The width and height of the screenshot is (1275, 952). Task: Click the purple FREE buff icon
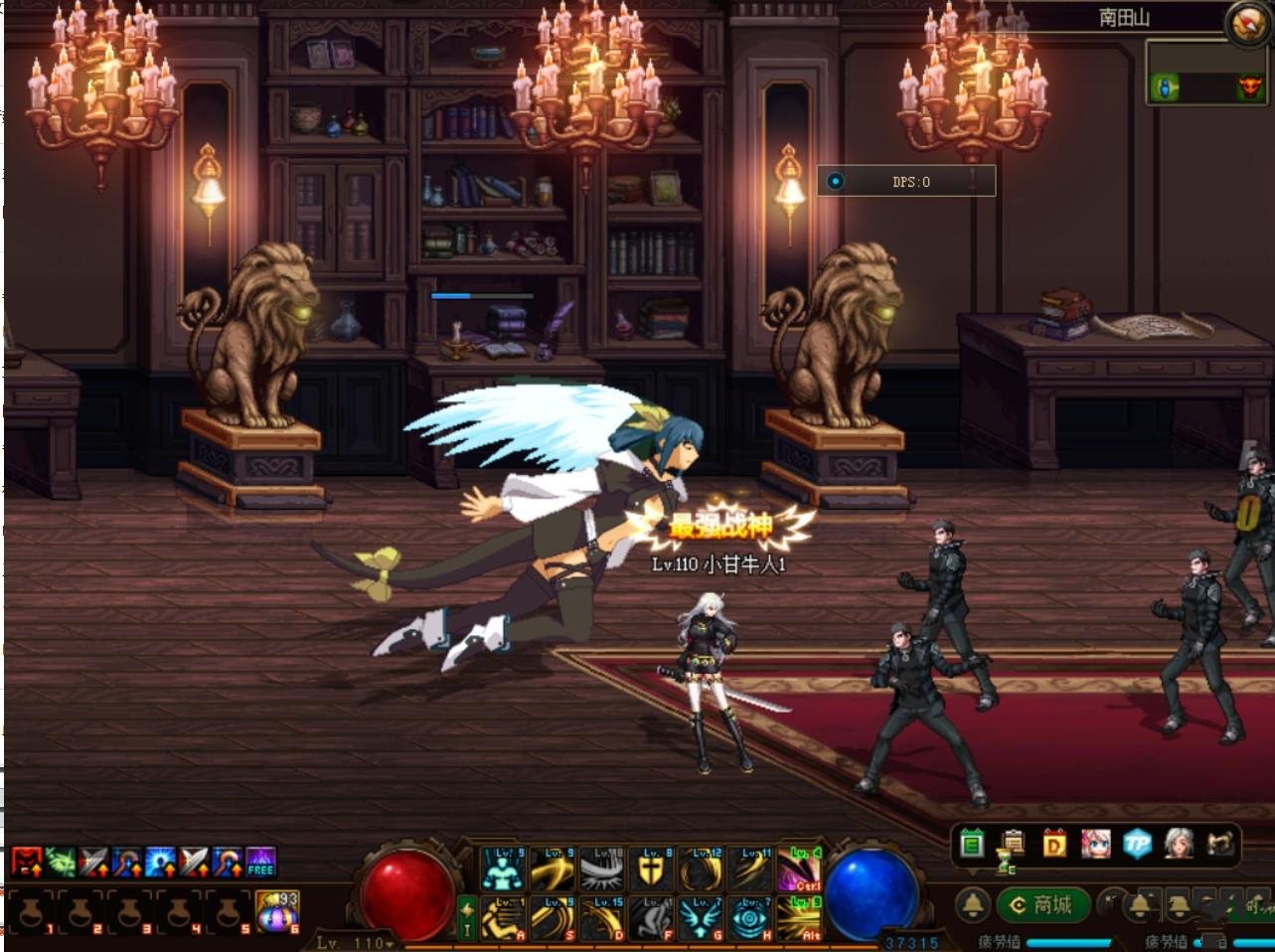click(x=260, y=862)
